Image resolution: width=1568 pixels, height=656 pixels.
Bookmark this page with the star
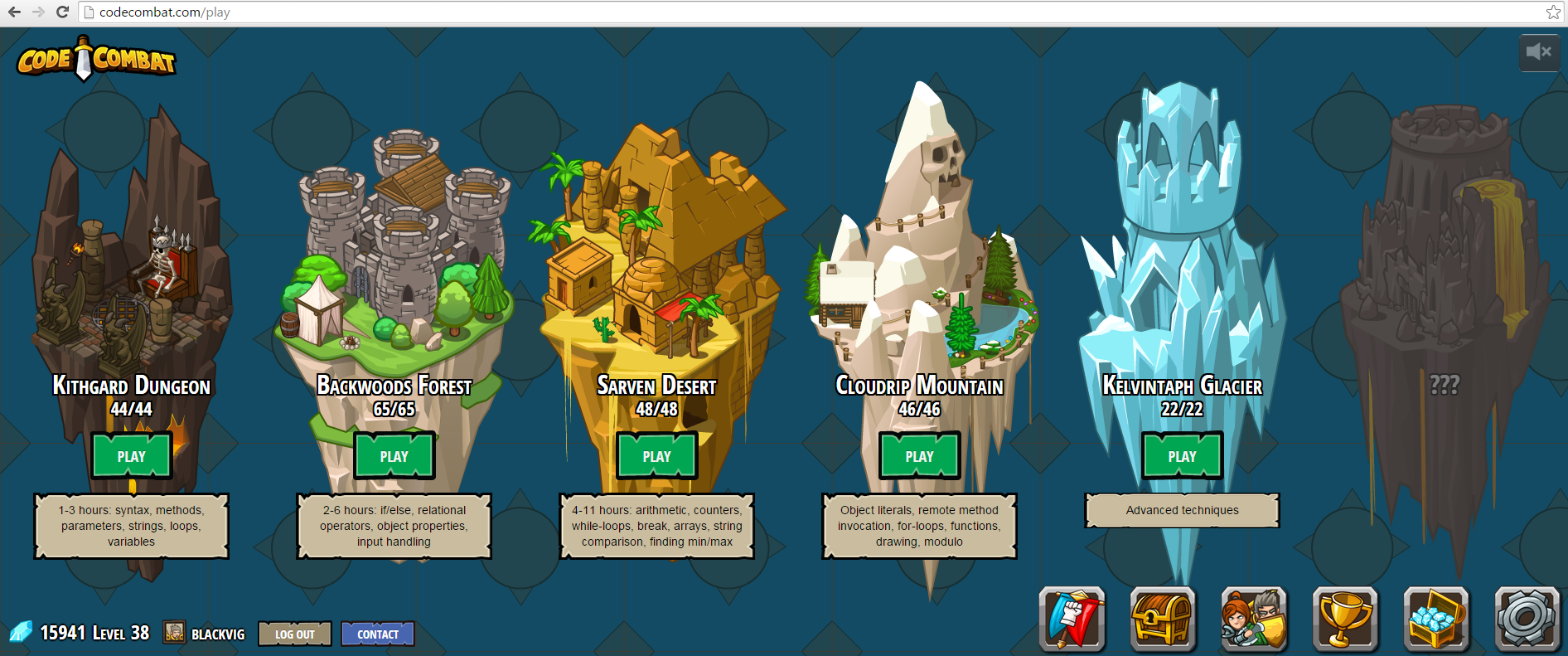[x=1553, y=12]
